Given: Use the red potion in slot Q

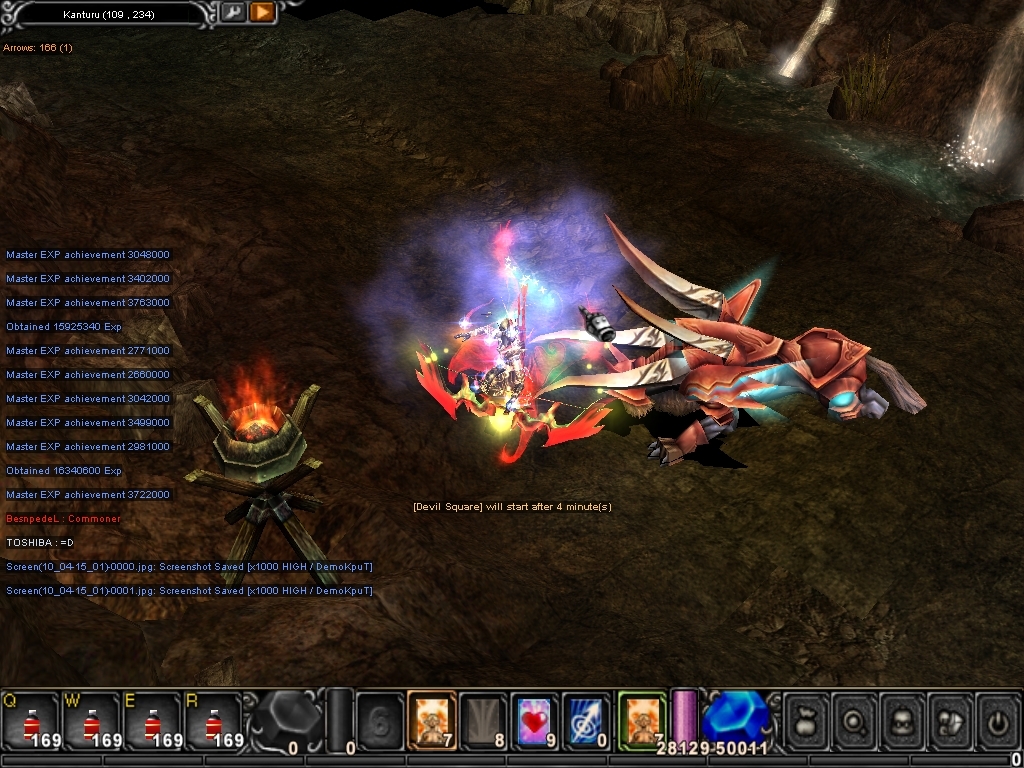Looking at the screenshot, I should 30,721.
